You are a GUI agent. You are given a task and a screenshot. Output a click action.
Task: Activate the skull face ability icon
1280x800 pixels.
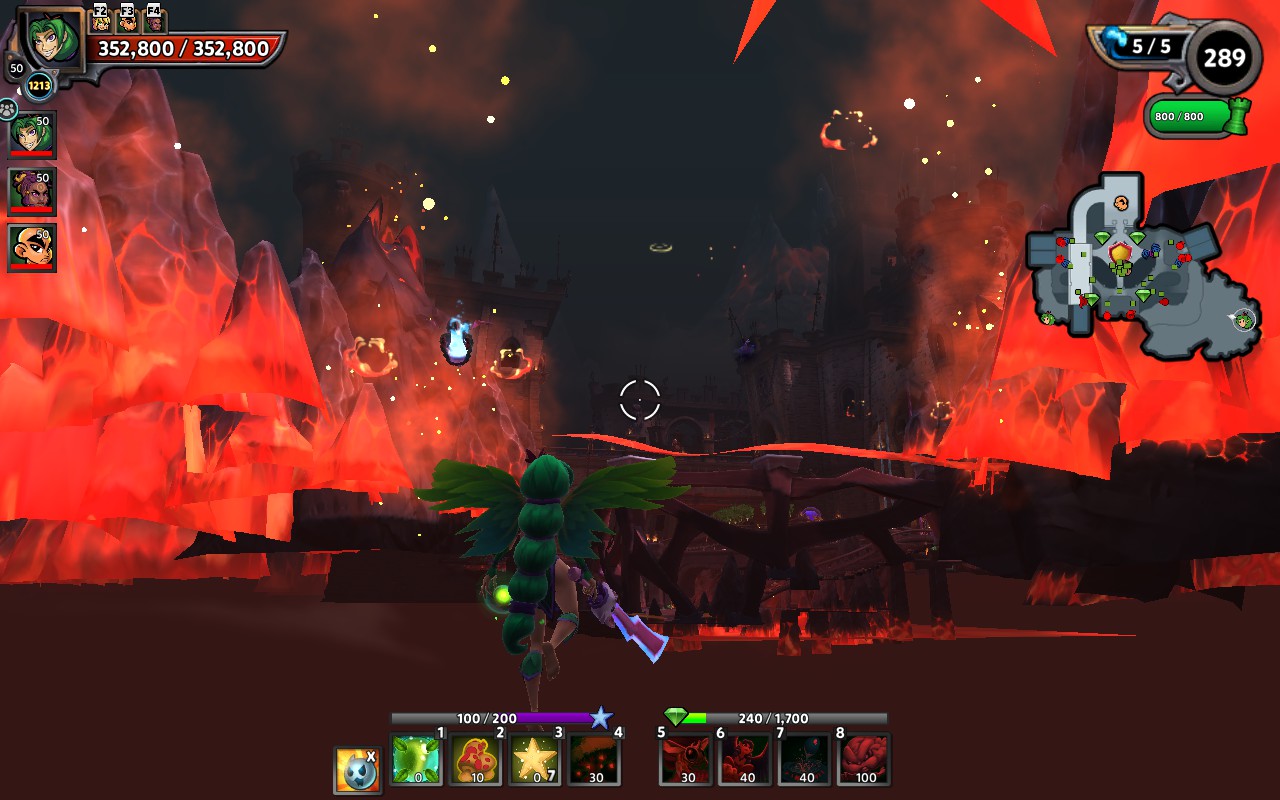click(357, 769)
